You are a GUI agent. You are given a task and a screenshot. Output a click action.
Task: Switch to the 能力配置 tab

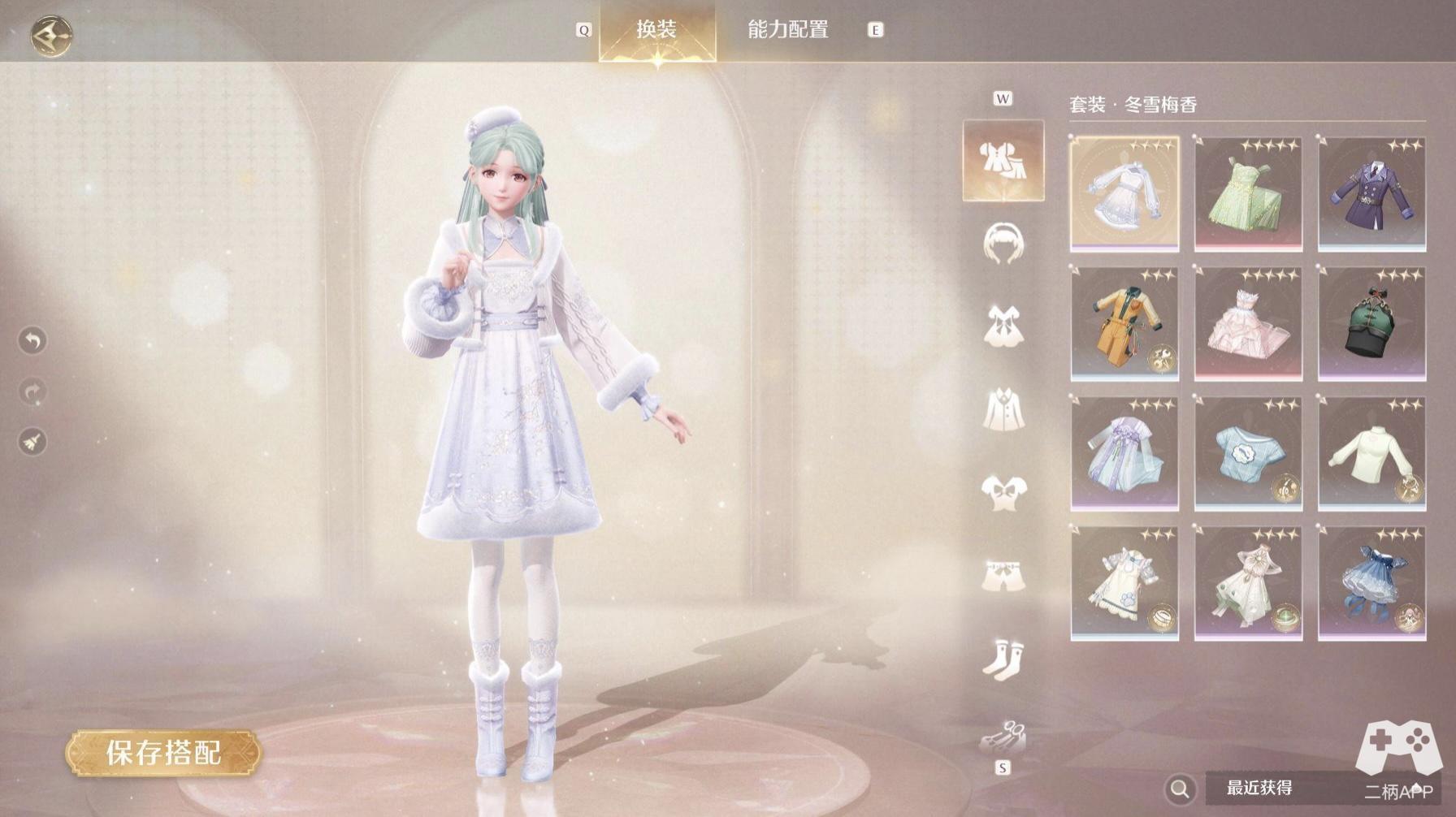(x=787, y=30)
